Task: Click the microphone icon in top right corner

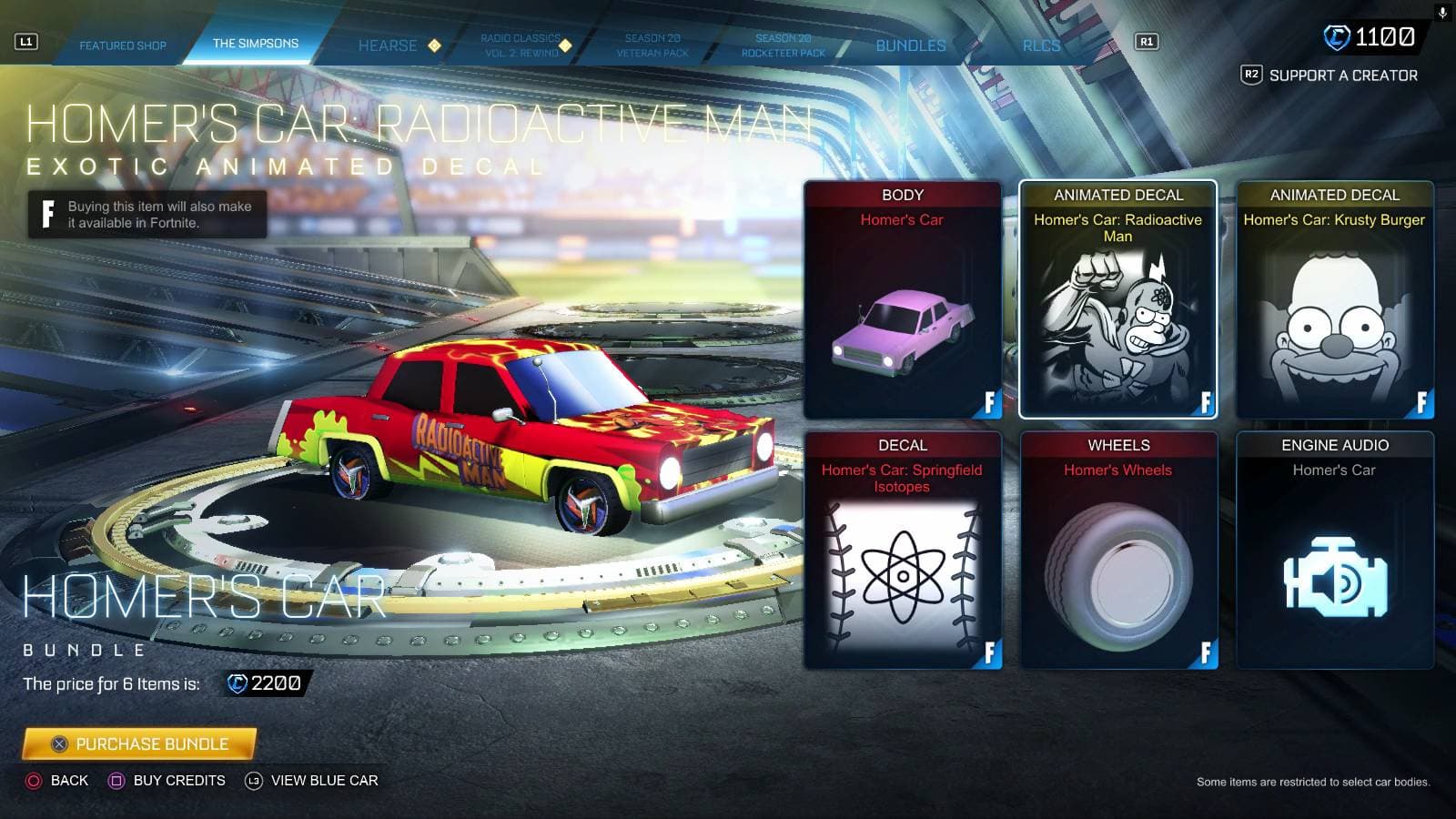Action: point(1442,13)
